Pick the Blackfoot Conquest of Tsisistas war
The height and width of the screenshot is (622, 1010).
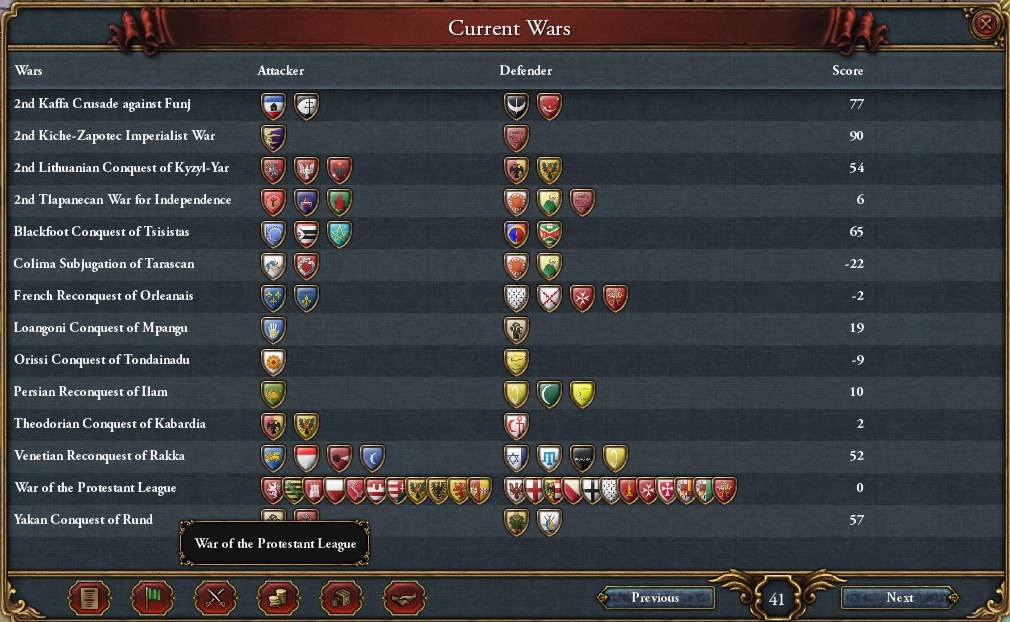pos(102,232)
